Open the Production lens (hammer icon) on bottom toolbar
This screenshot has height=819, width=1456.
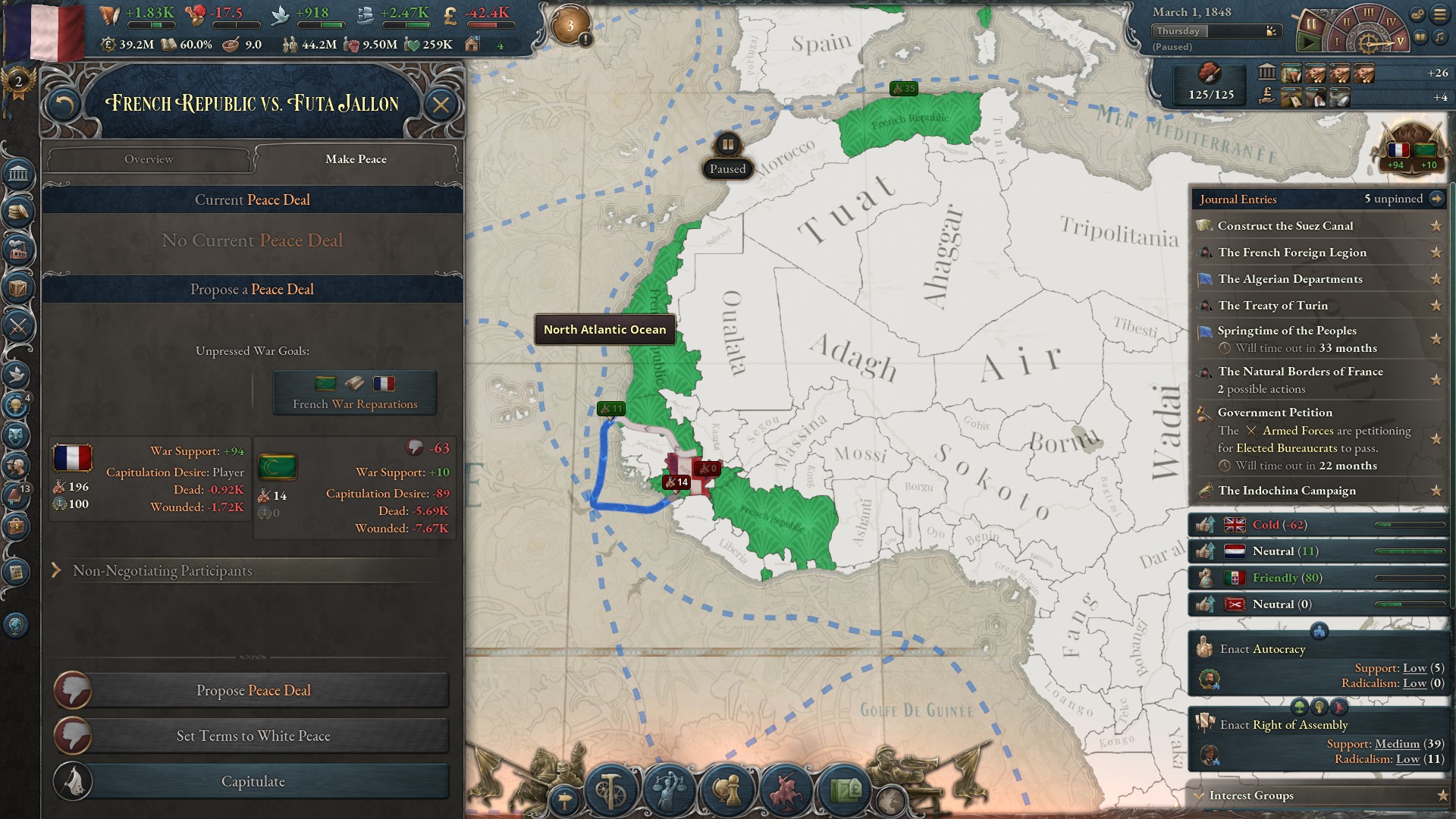[609, 789]
